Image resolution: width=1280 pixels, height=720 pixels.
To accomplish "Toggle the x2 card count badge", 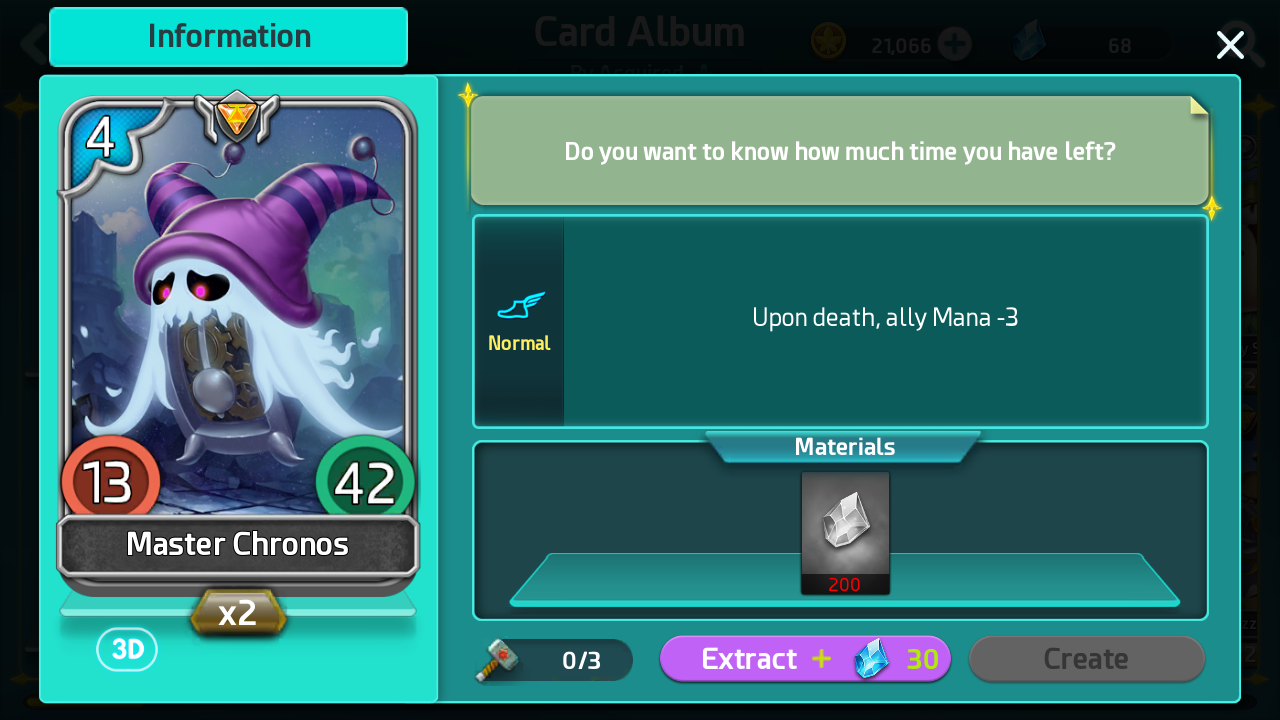I will [x=237, y=612].
